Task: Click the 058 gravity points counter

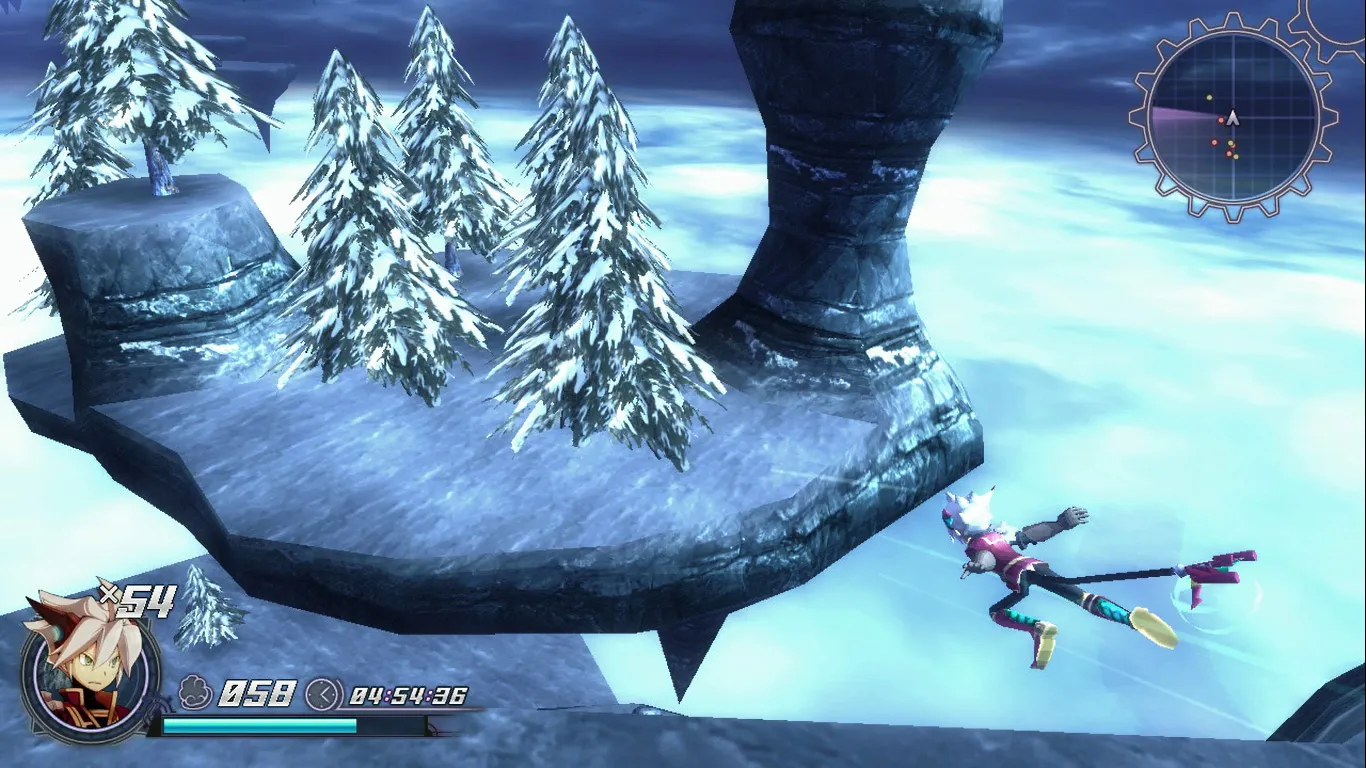Action: tap(258, 693)
